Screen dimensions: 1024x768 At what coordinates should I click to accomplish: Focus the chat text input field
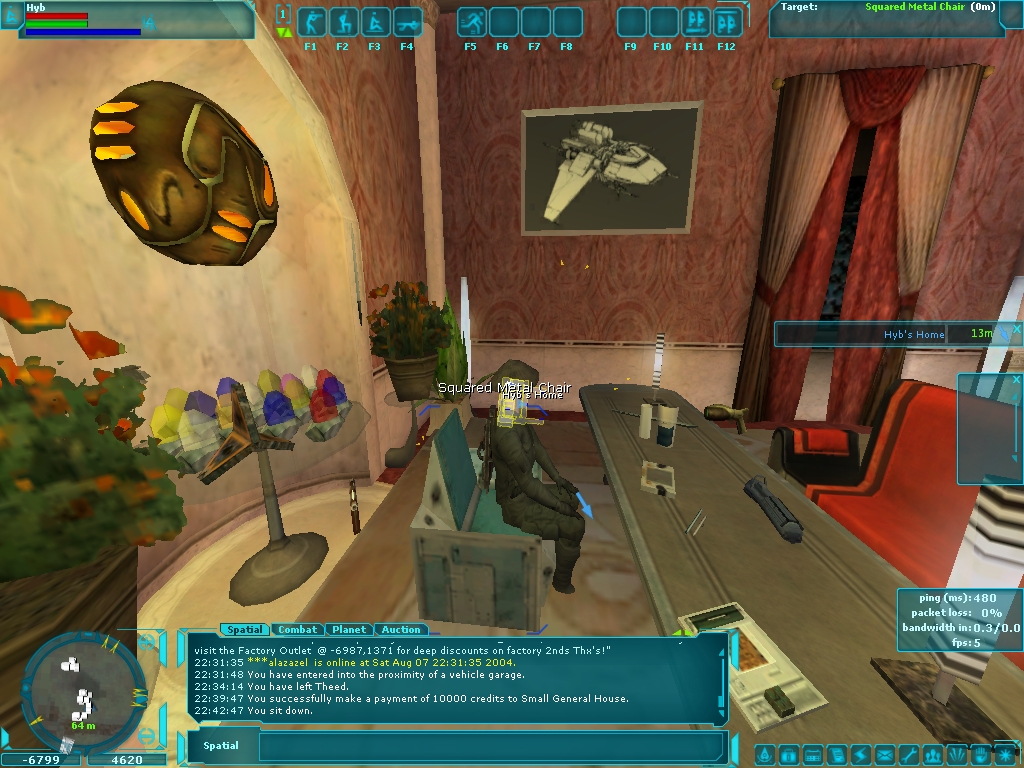[x=490, y=746]
